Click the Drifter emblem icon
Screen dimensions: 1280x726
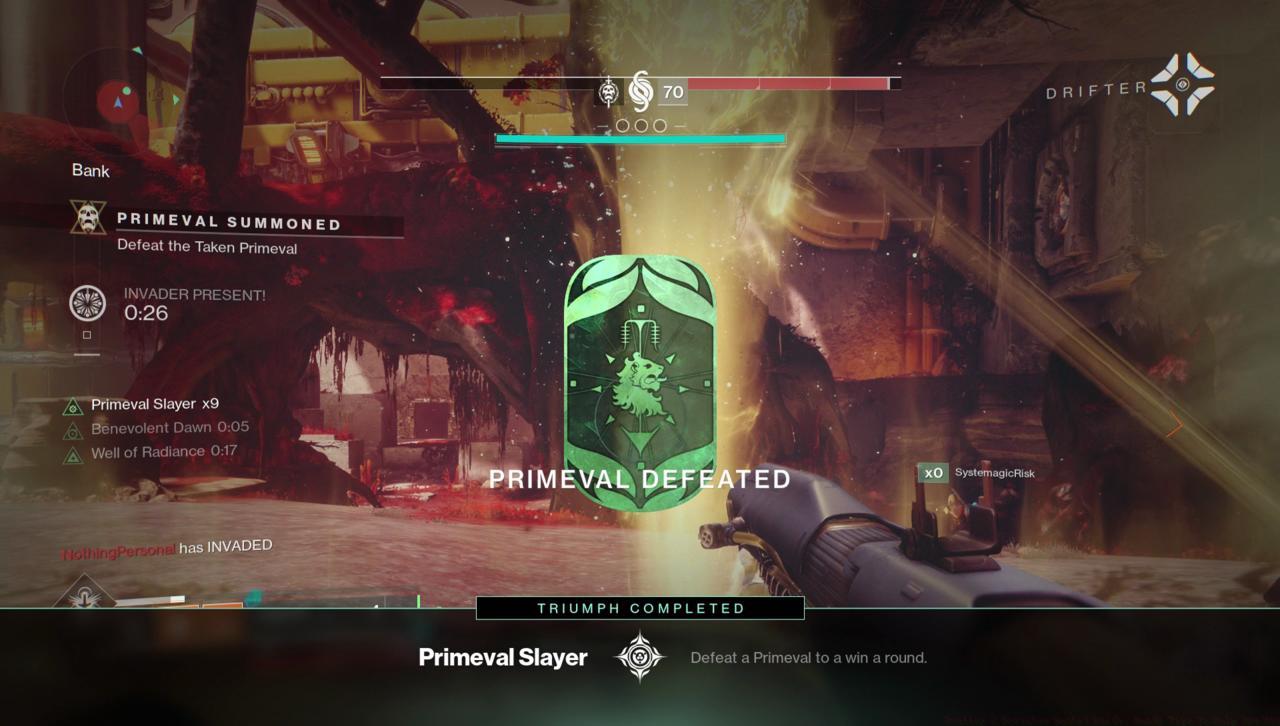click(1181, 84)
